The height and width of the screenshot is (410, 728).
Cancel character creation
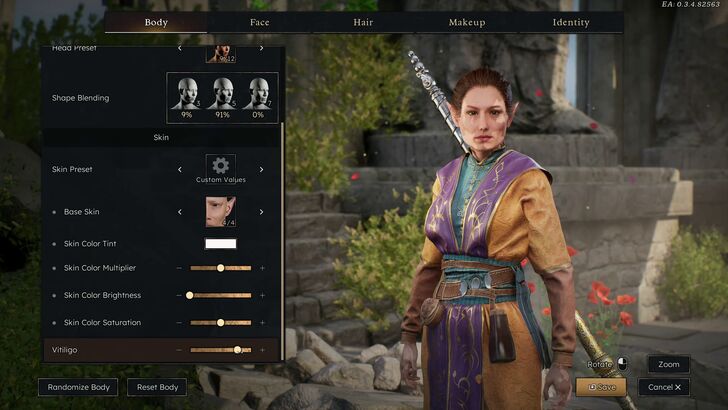[664, 387]
